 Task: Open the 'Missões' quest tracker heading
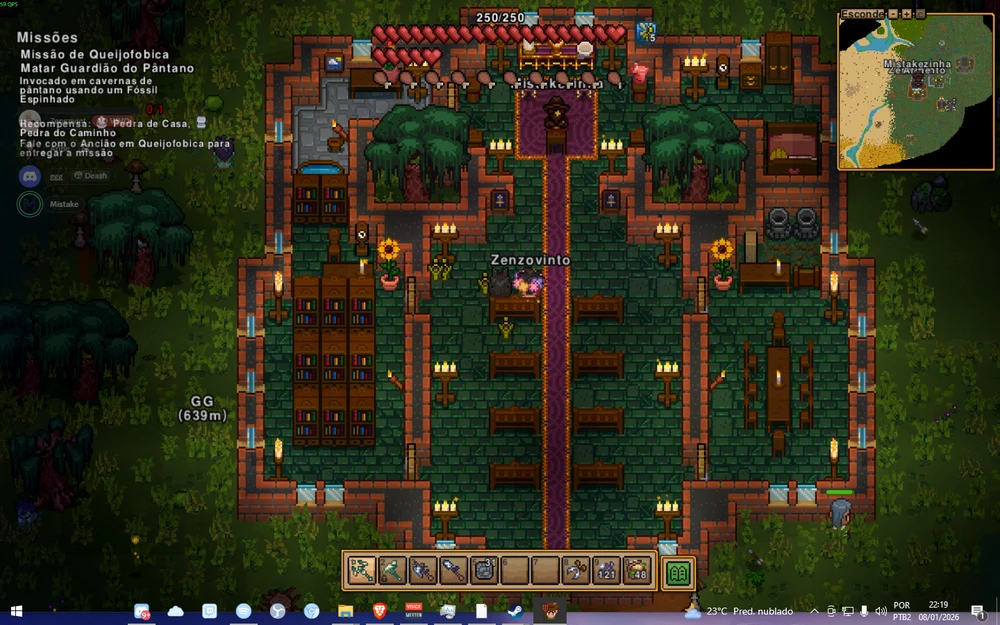click(47, 37)
